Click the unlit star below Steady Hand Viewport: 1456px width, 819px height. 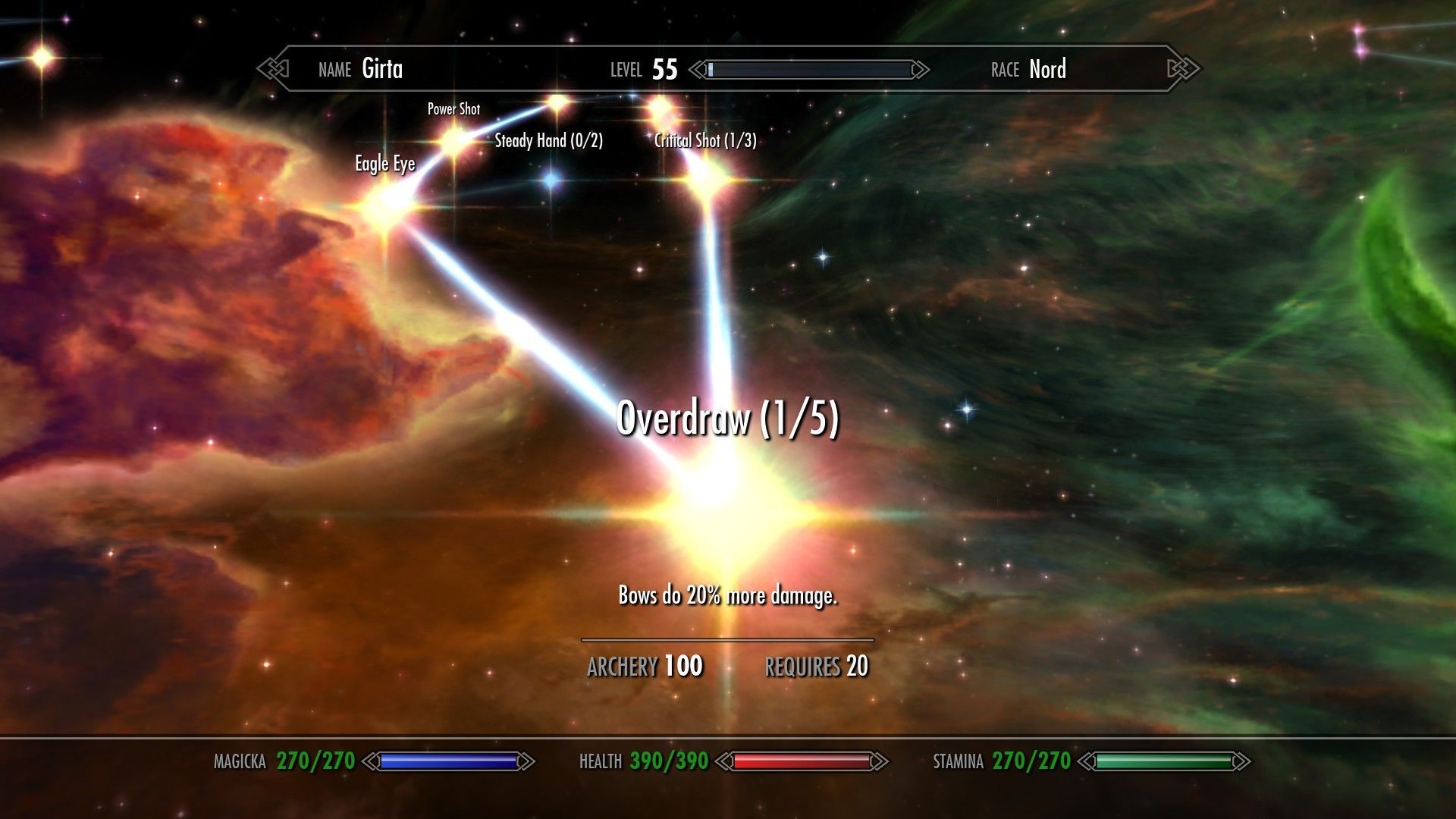(550, 182)
